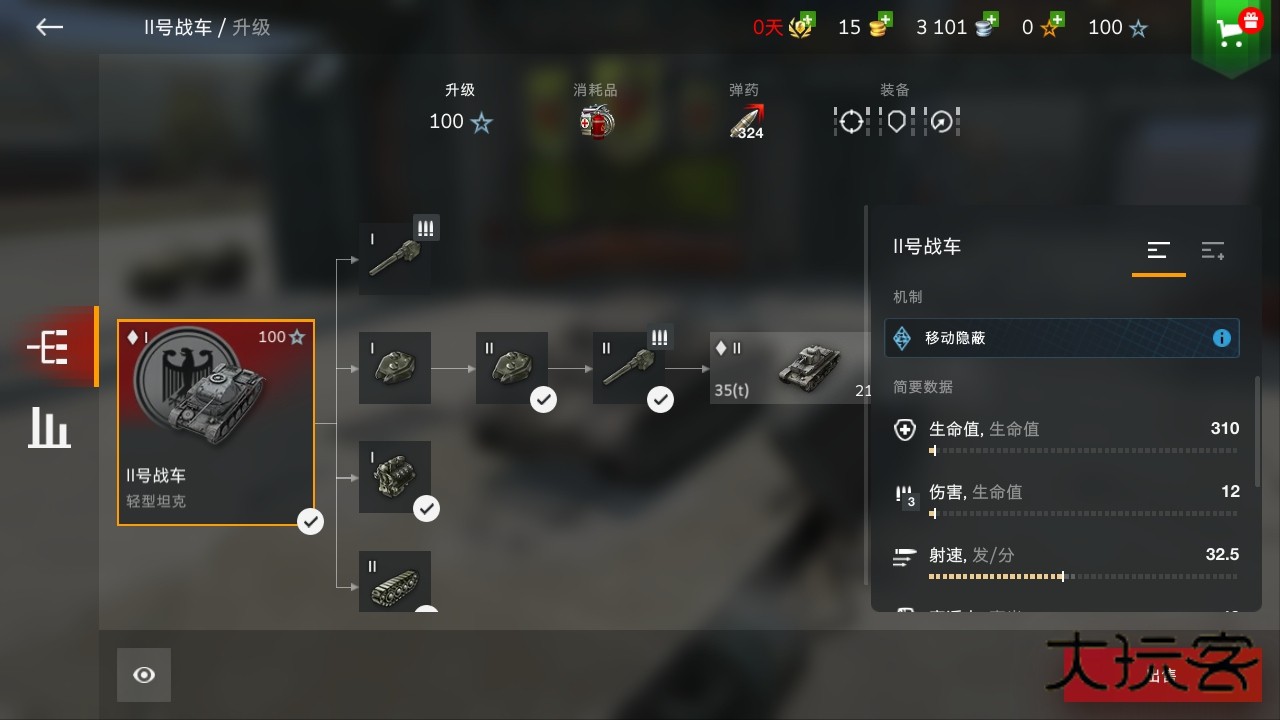This screenshot has width=1280, height=720.
Task: Click the shell icon showing 324 under 弹药
Action: pyautogui.click(x=744, y=118)
